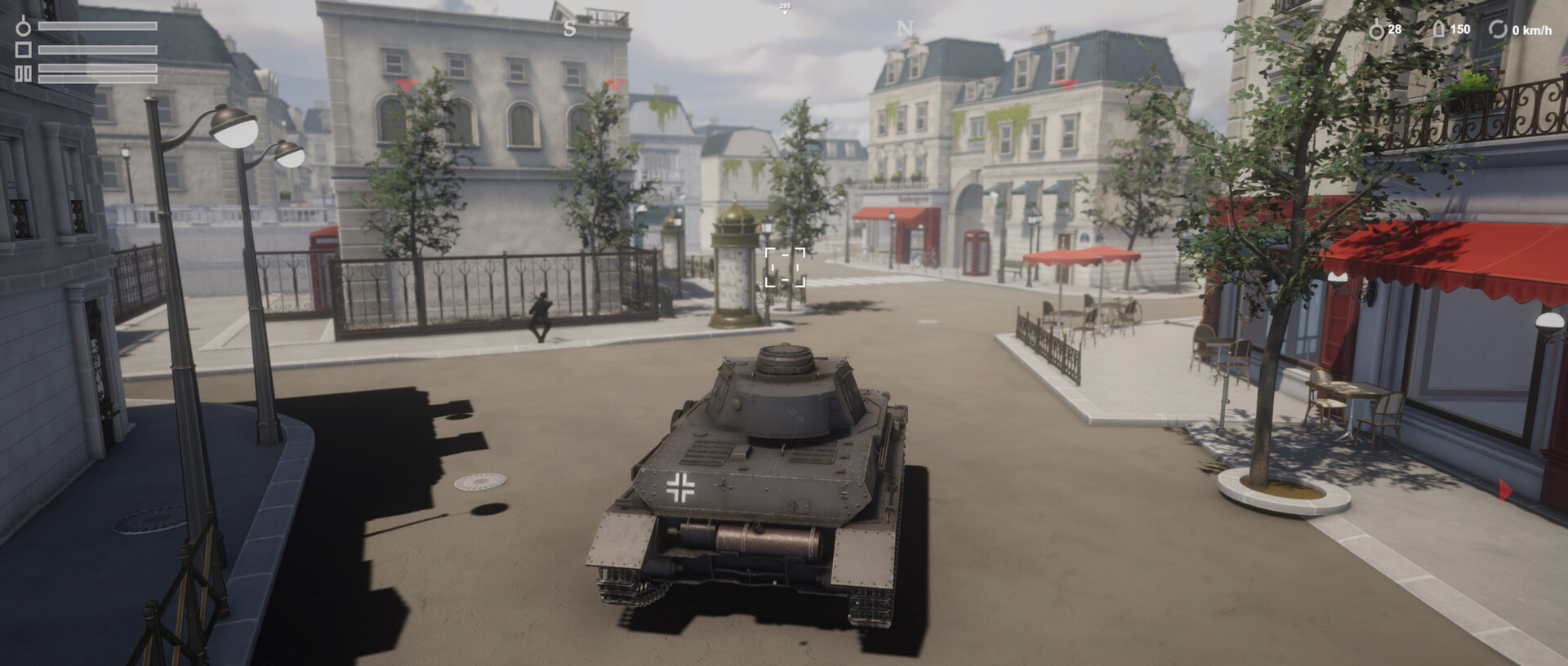Click the top engine condition progress bar
This screenshot has height=666, width=1568.
pos(98,26)
